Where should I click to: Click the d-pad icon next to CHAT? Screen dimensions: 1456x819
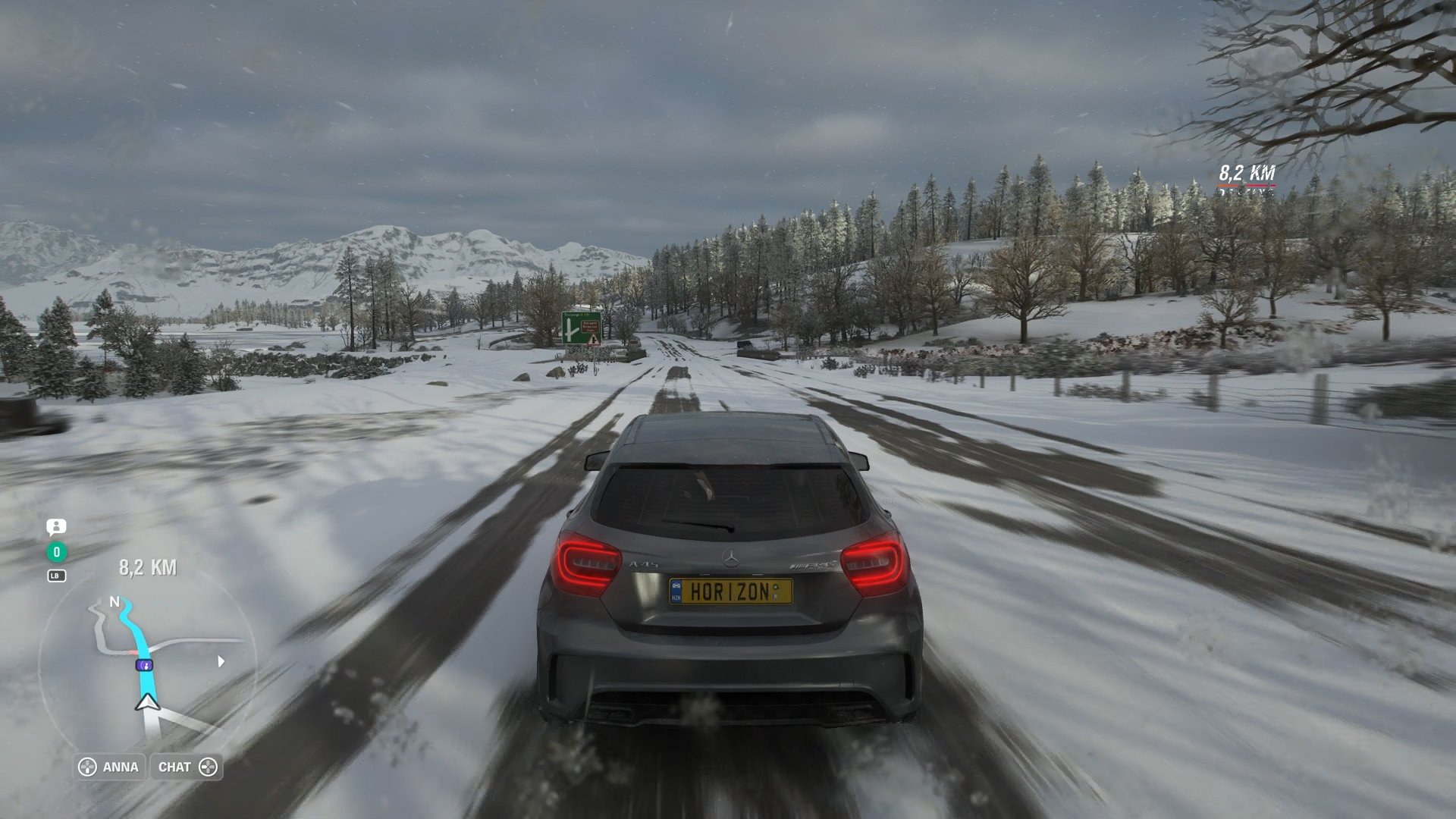point(210,767)
